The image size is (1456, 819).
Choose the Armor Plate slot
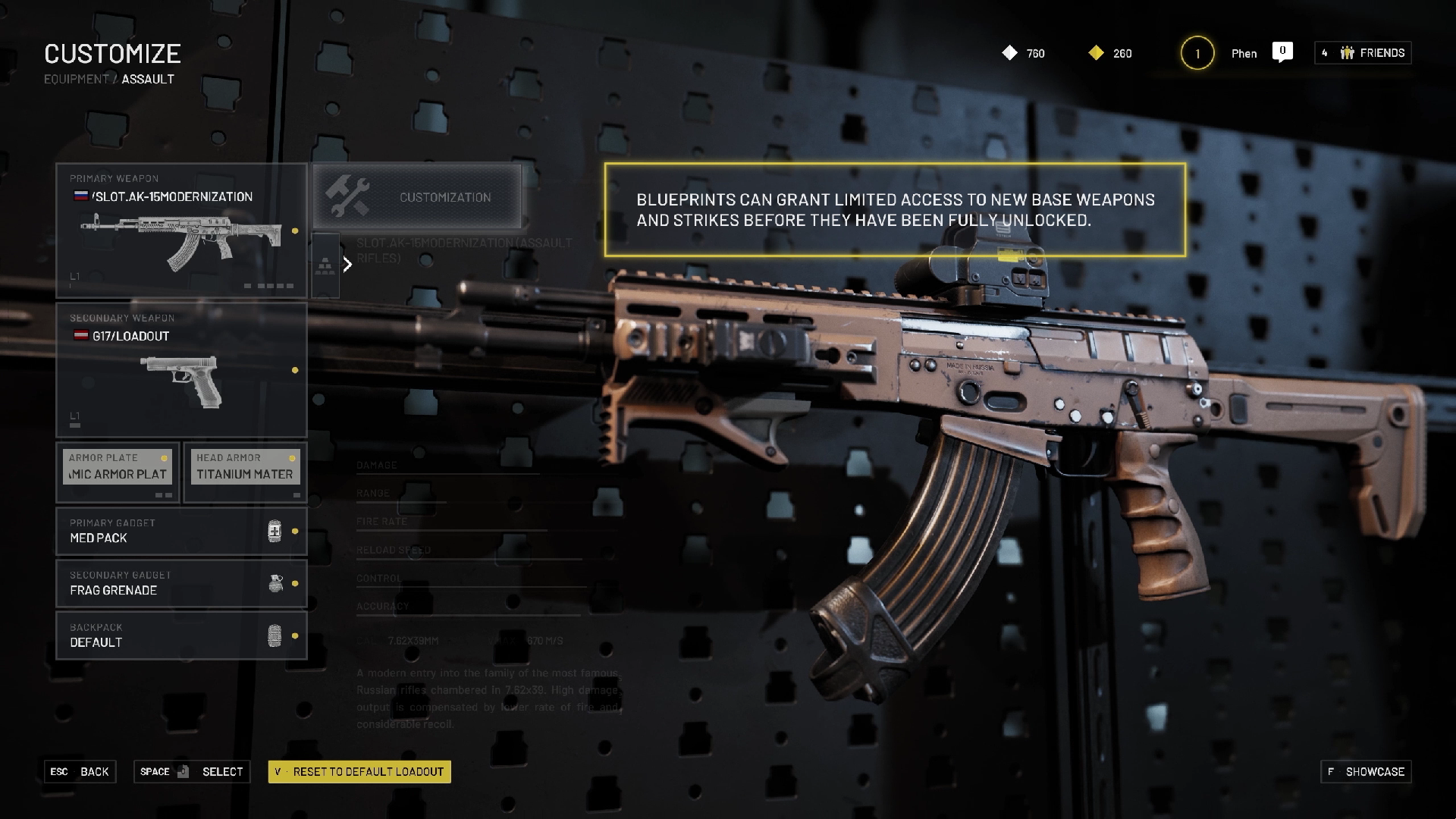tap(118, 472)
